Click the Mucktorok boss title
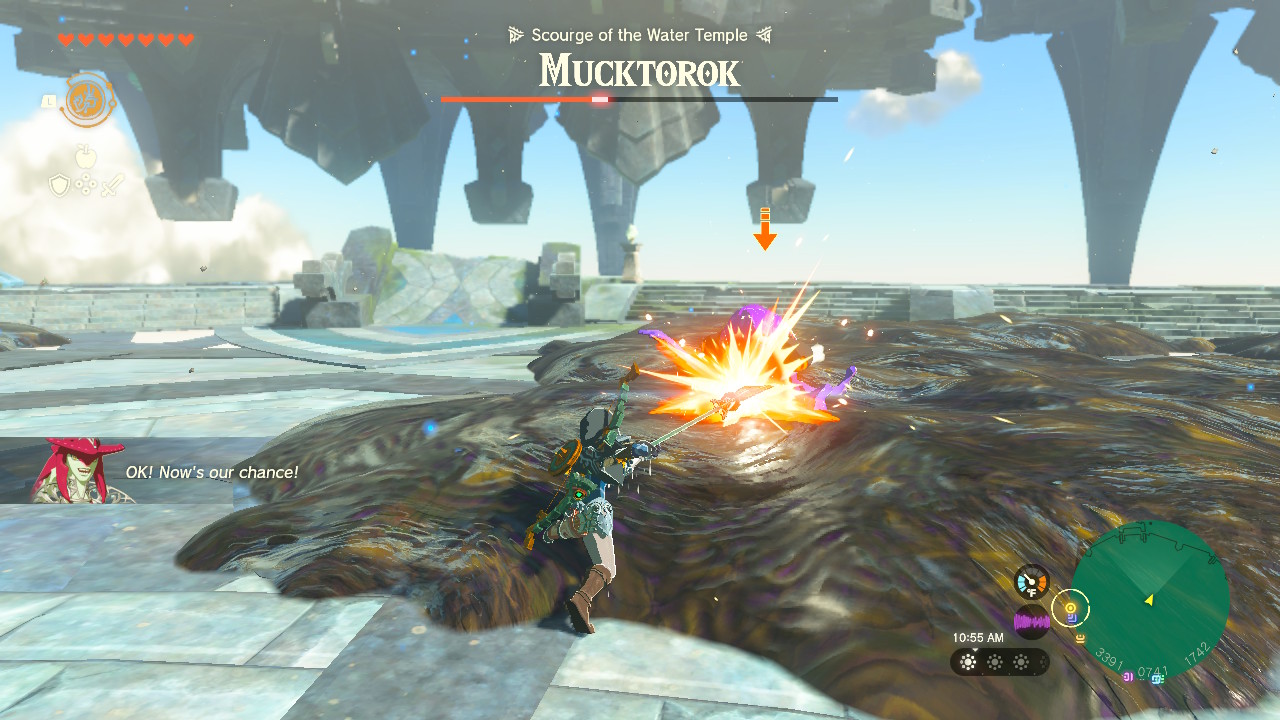Viewport: 1280px width, 720px height. (x=639, y=71)
